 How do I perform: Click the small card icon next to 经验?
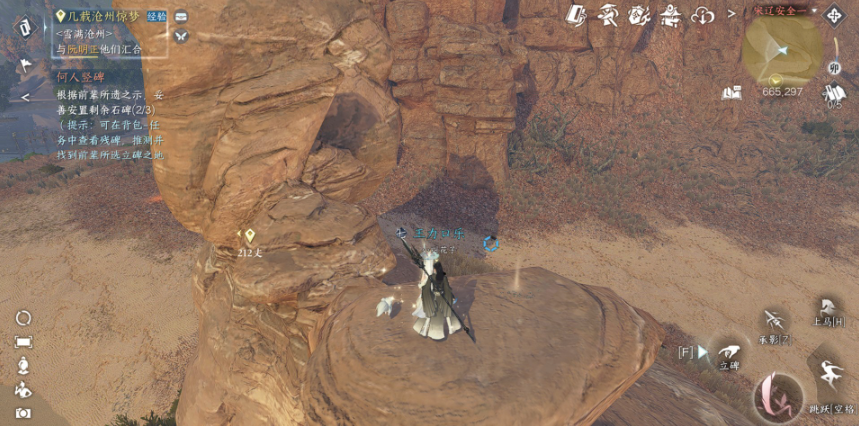tap(181, 16)
